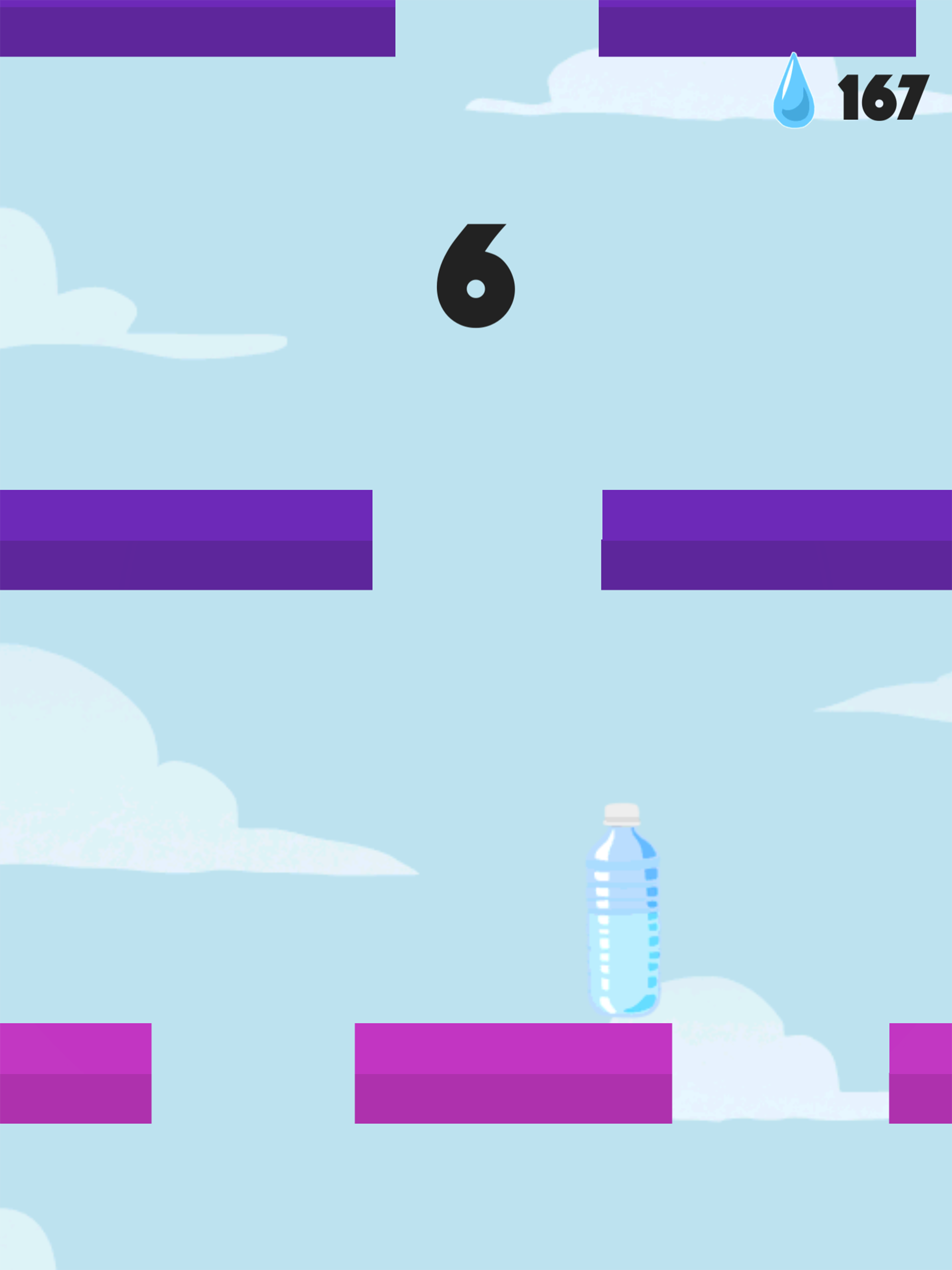Click the magenta platform in the bottom-left corner
Viewport: 952px width, 1270px height.
75,1074
